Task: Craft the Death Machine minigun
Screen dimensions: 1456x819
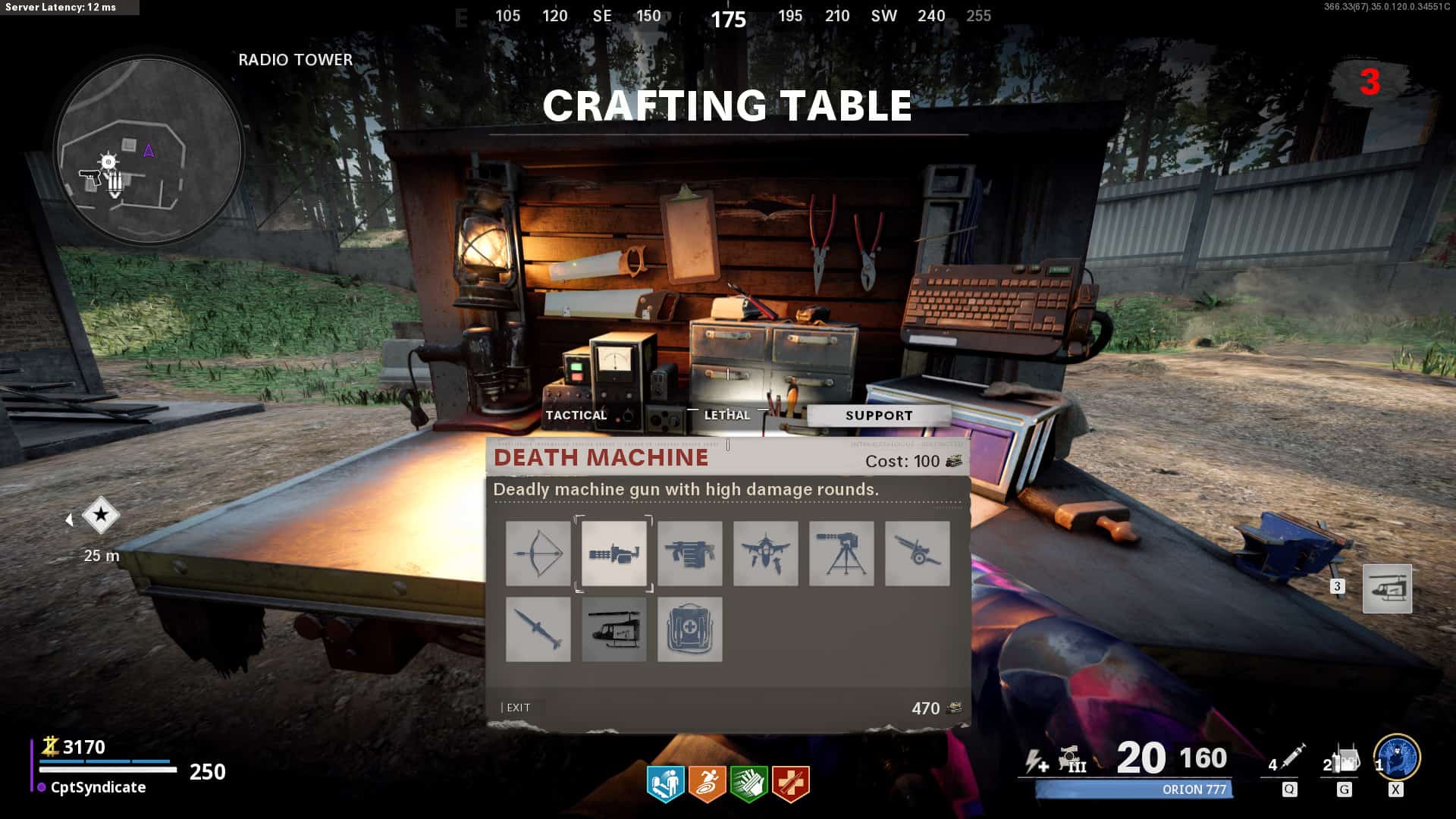Action: click(x=614, y=554)
